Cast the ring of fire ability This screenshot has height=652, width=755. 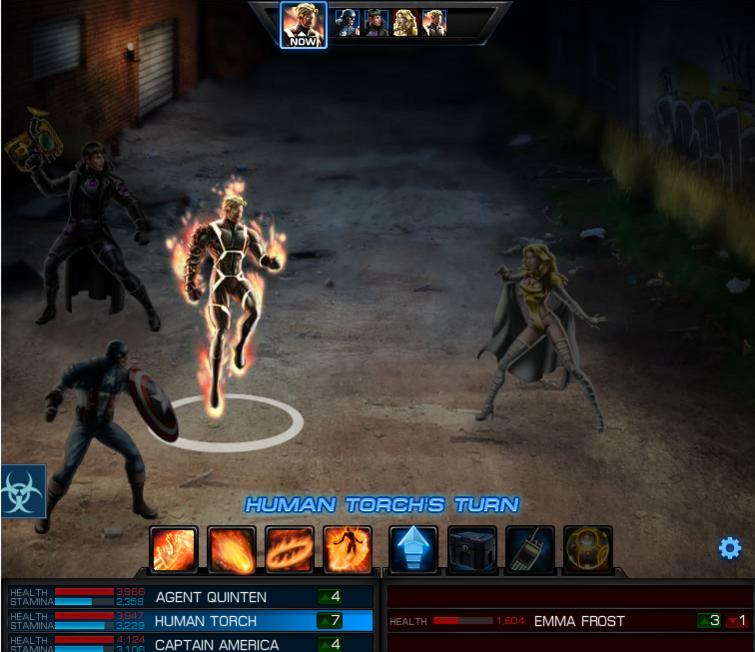point(290,549)
